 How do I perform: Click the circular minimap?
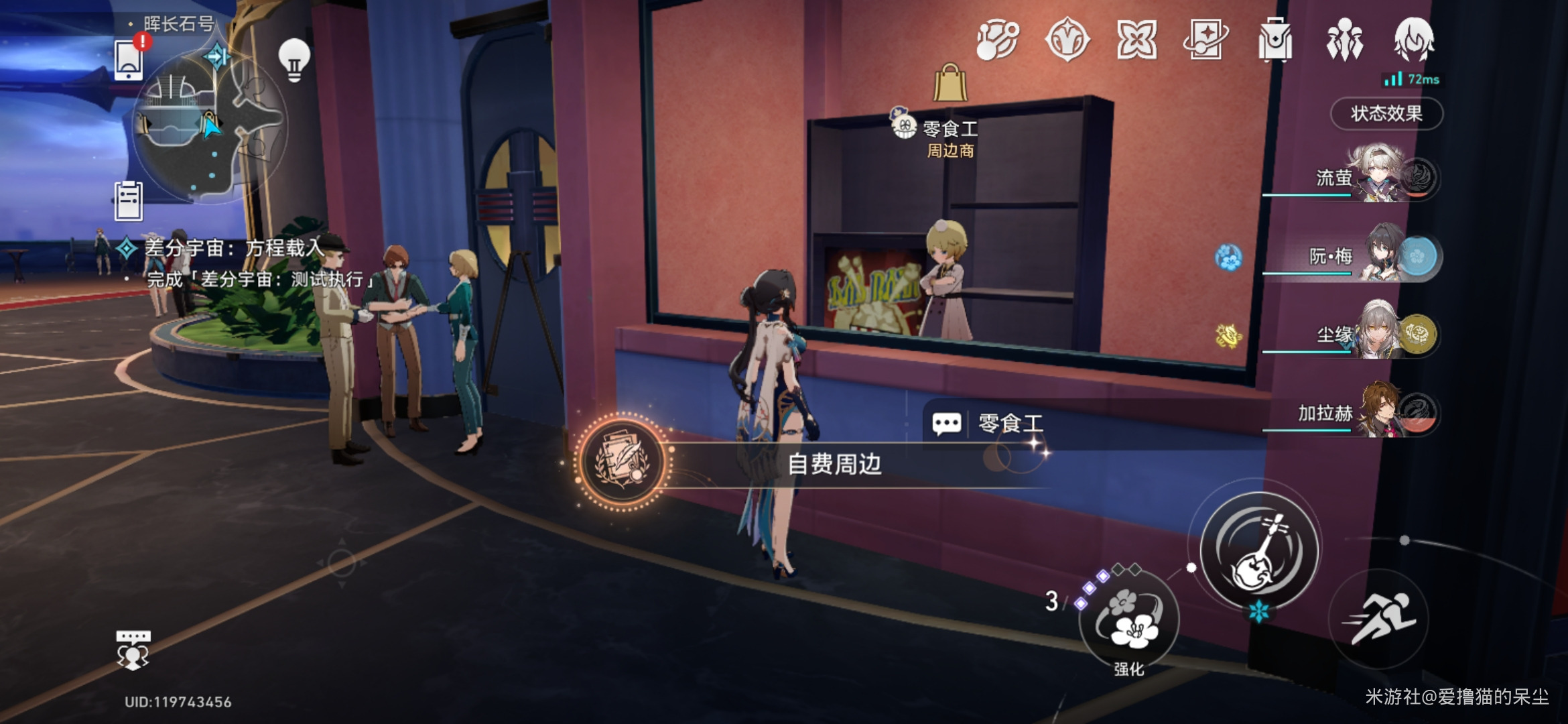coord(208,127)
